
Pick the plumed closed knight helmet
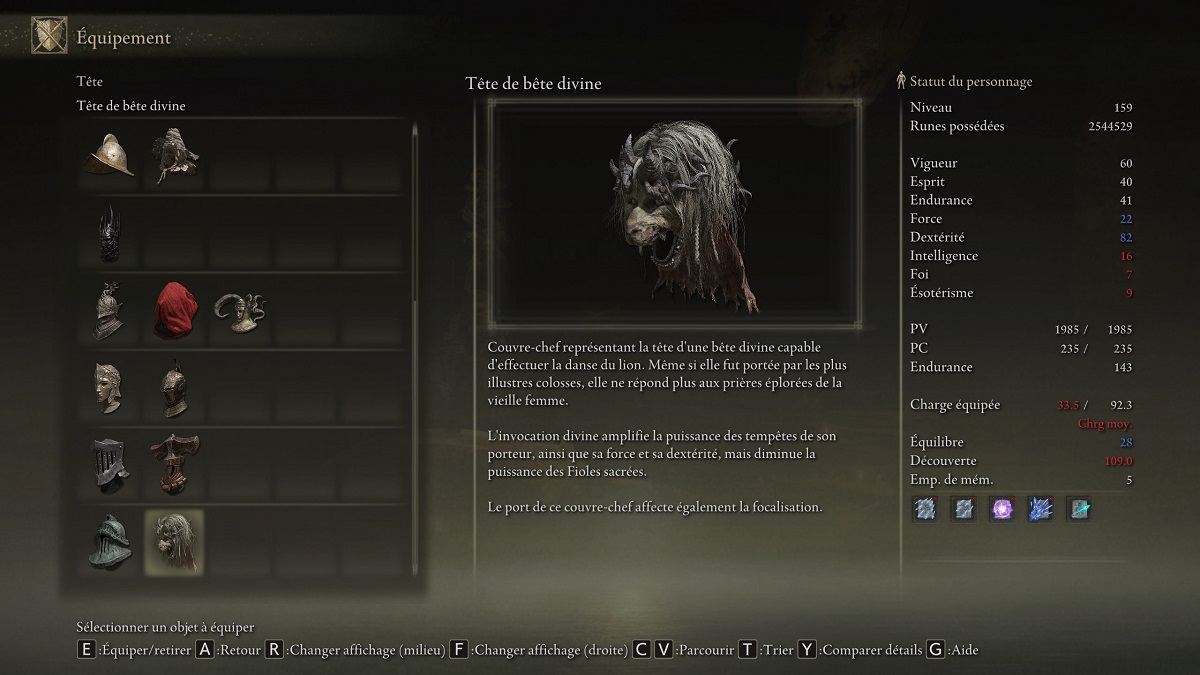(175, 387)
